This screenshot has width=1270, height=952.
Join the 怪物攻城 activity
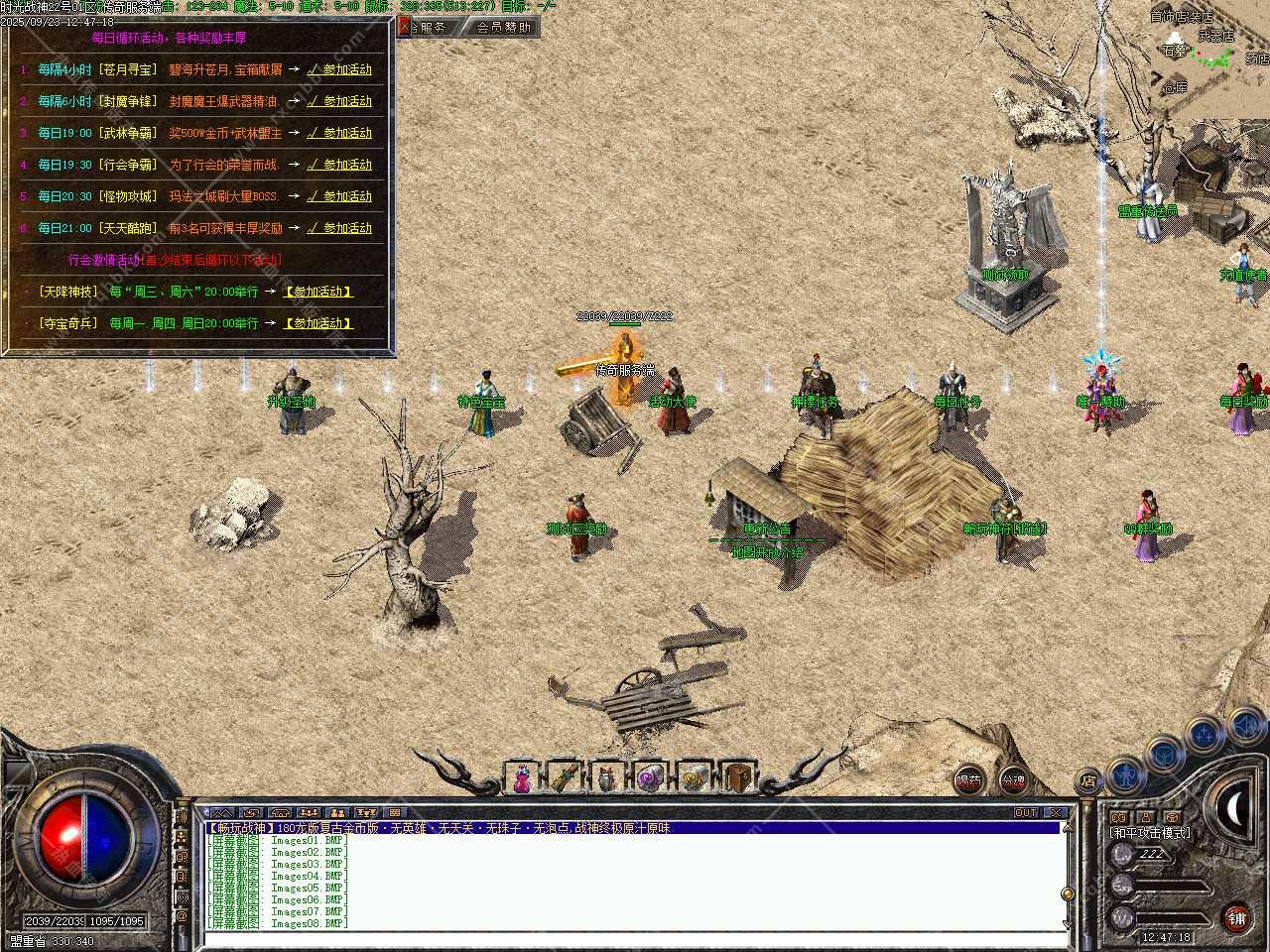pyautogui.click(x=339, y=196)
